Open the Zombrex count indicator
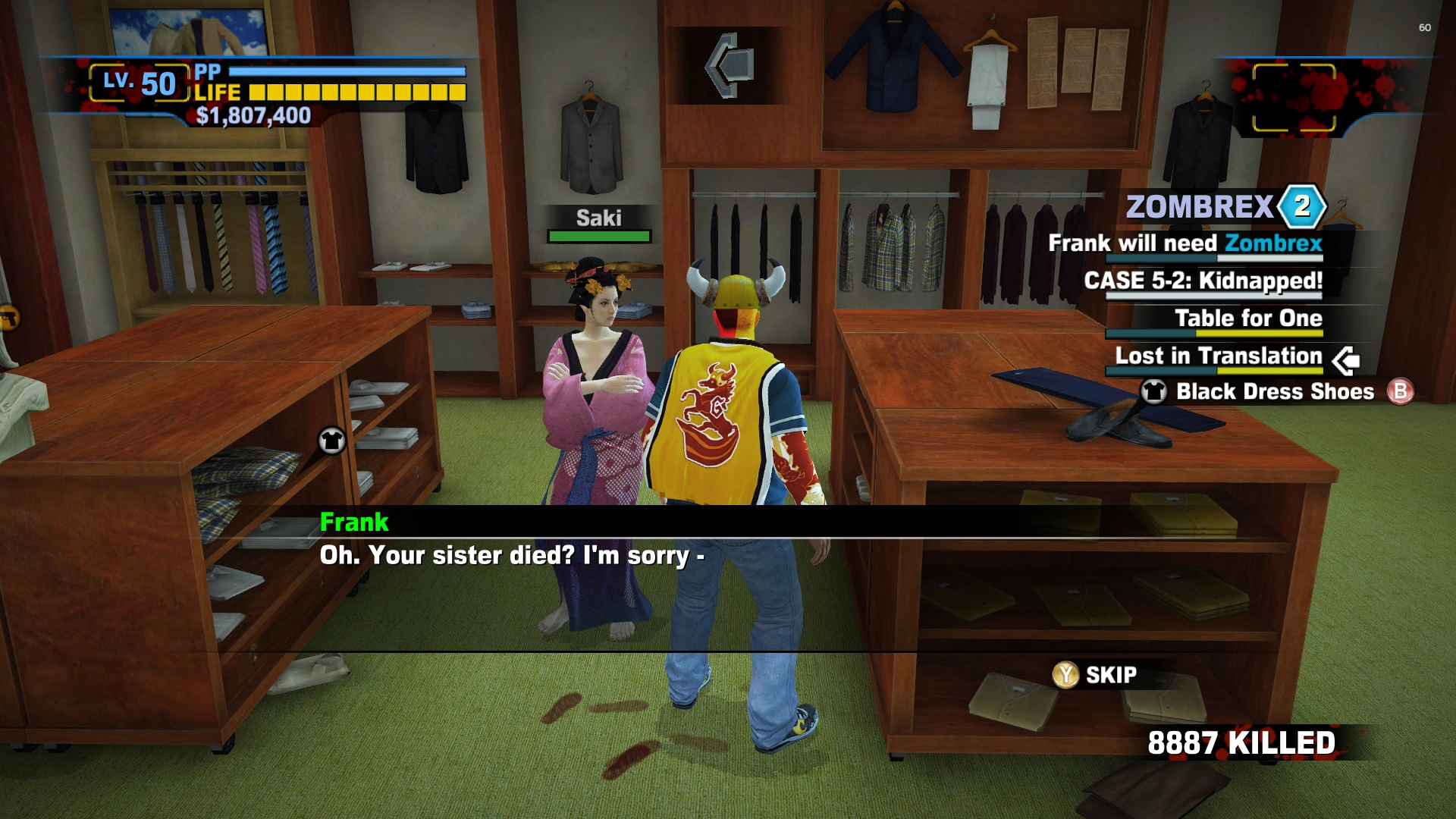This screenshot has width=1456, height=819. [1301, 206]
